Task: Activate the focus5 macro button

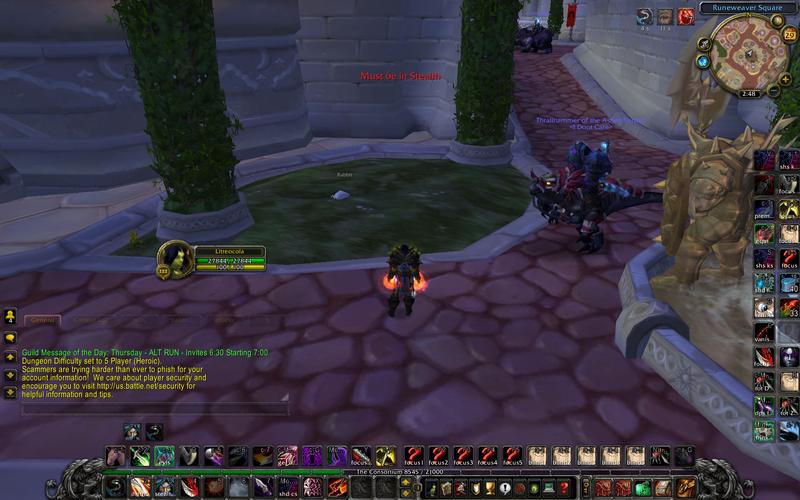Action: [512, 456]
